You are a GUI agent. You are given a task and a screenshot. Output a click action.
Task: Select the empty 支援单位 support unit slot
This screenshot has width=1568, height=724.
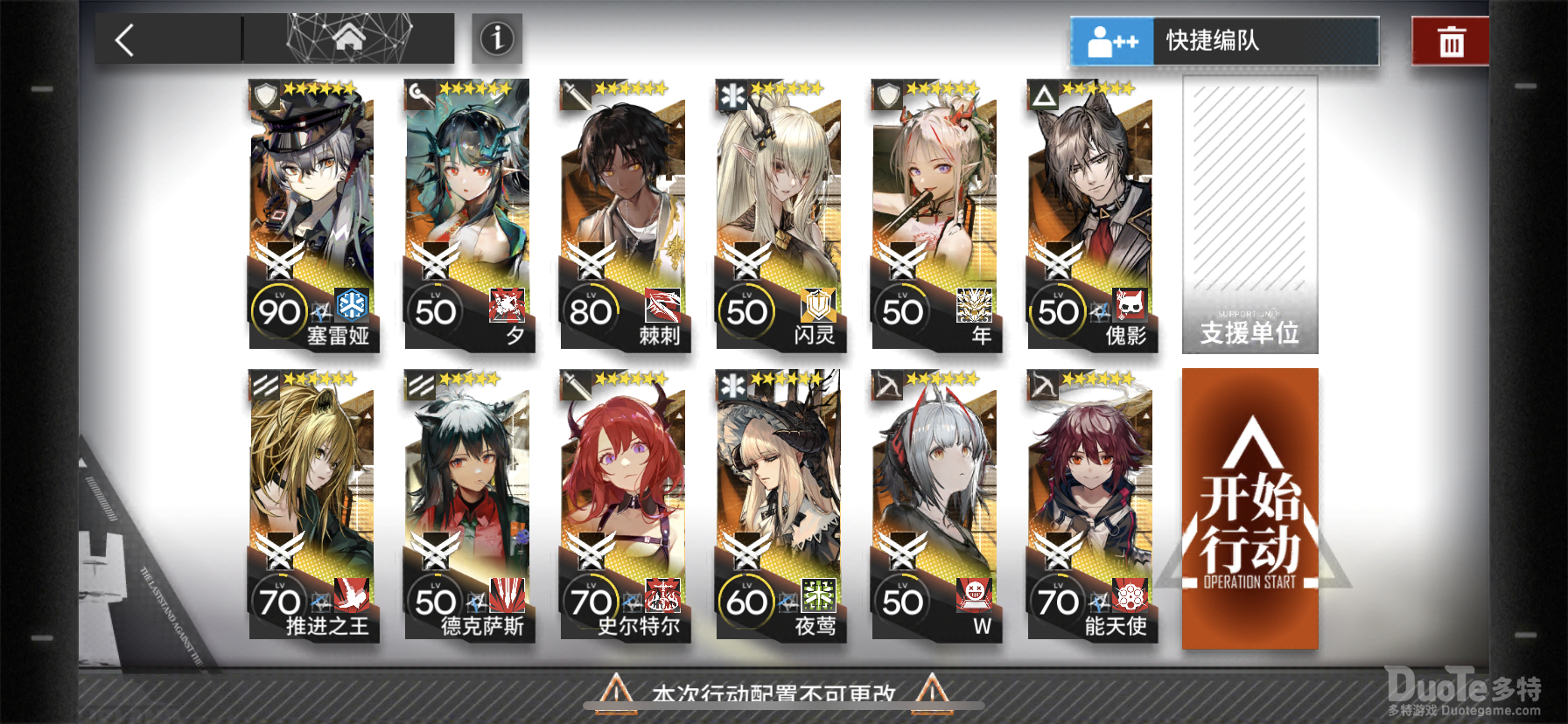pyautogui.click(x=1249, y=212)
